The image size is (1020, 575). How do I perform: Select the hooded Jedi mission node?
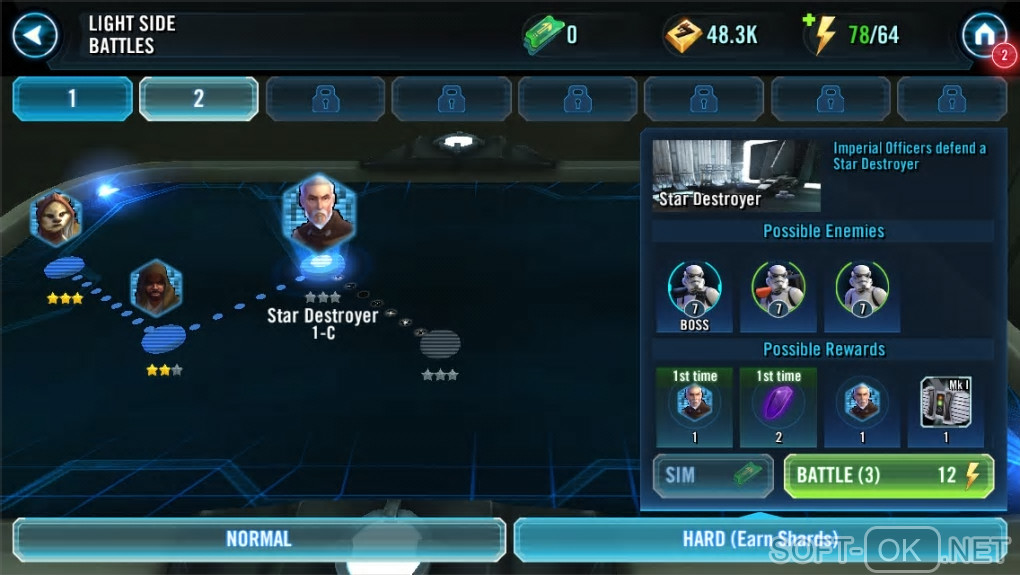pos(156,287)
